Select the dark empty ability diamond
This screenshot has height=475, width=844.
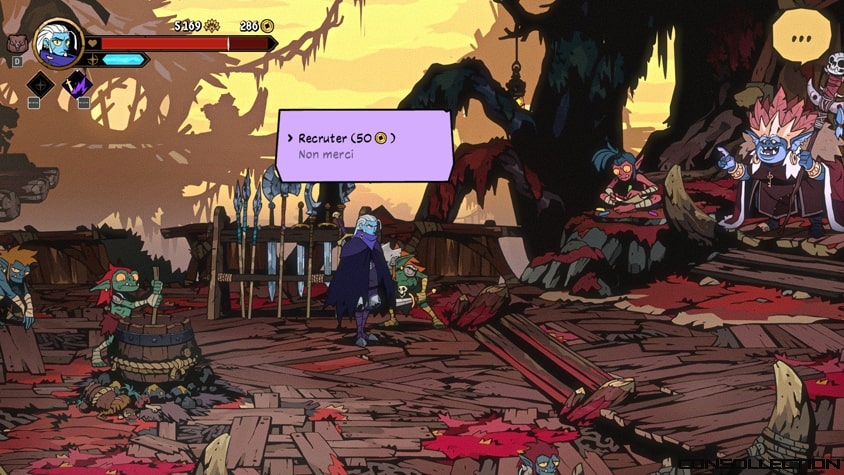40,84
